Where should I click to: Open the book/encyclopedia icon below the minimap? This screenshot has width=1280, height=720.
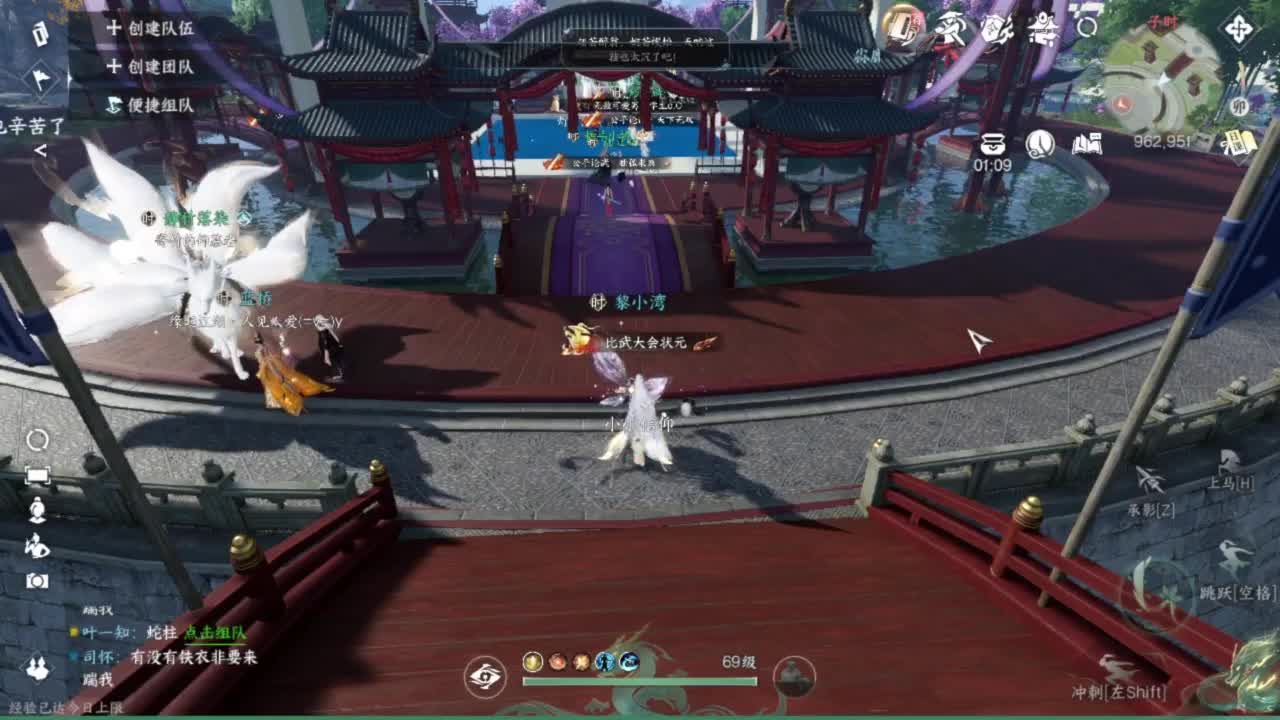click(1085, 142)
